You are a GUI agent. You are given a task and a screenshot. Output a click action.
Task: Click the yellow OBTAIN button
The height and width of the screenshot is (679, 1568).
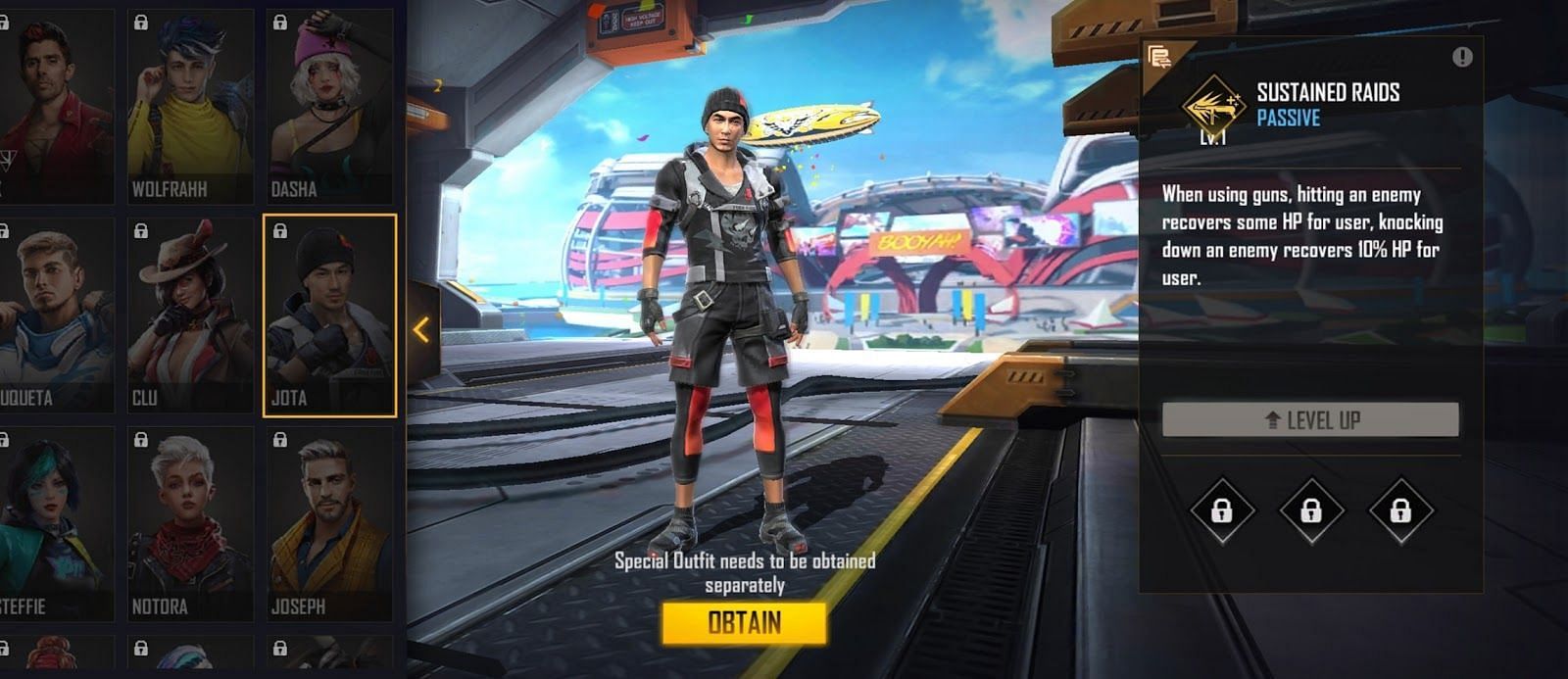[744, 623]
